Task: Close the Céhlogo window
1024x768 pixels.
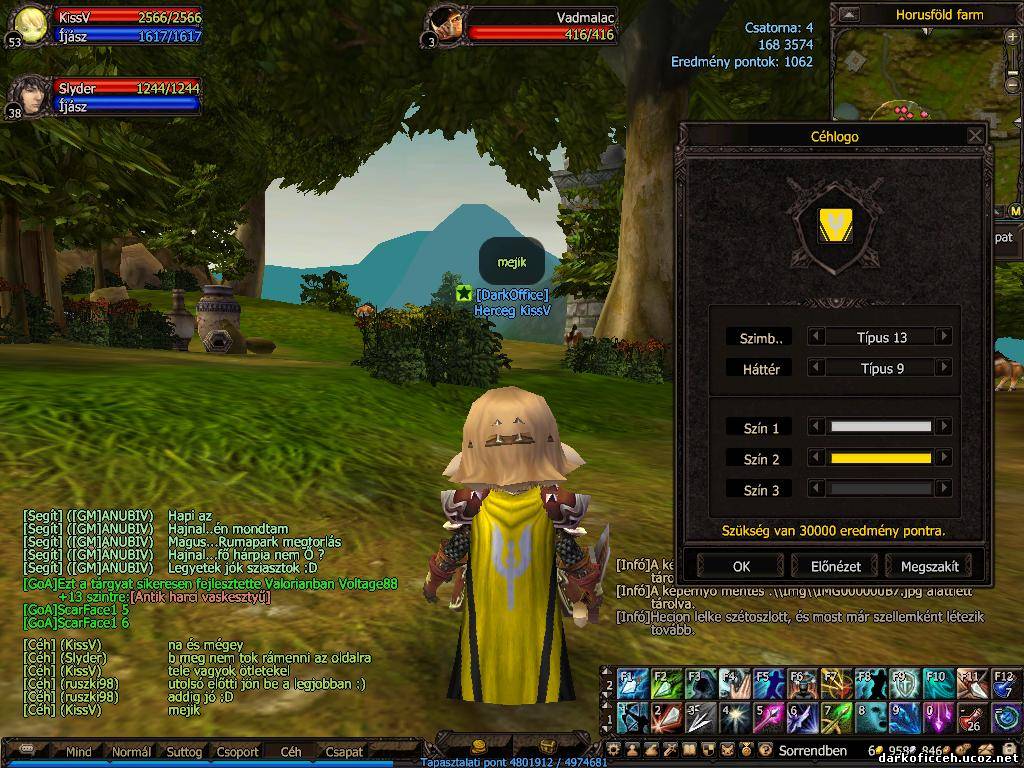Action: coord(975,136)
